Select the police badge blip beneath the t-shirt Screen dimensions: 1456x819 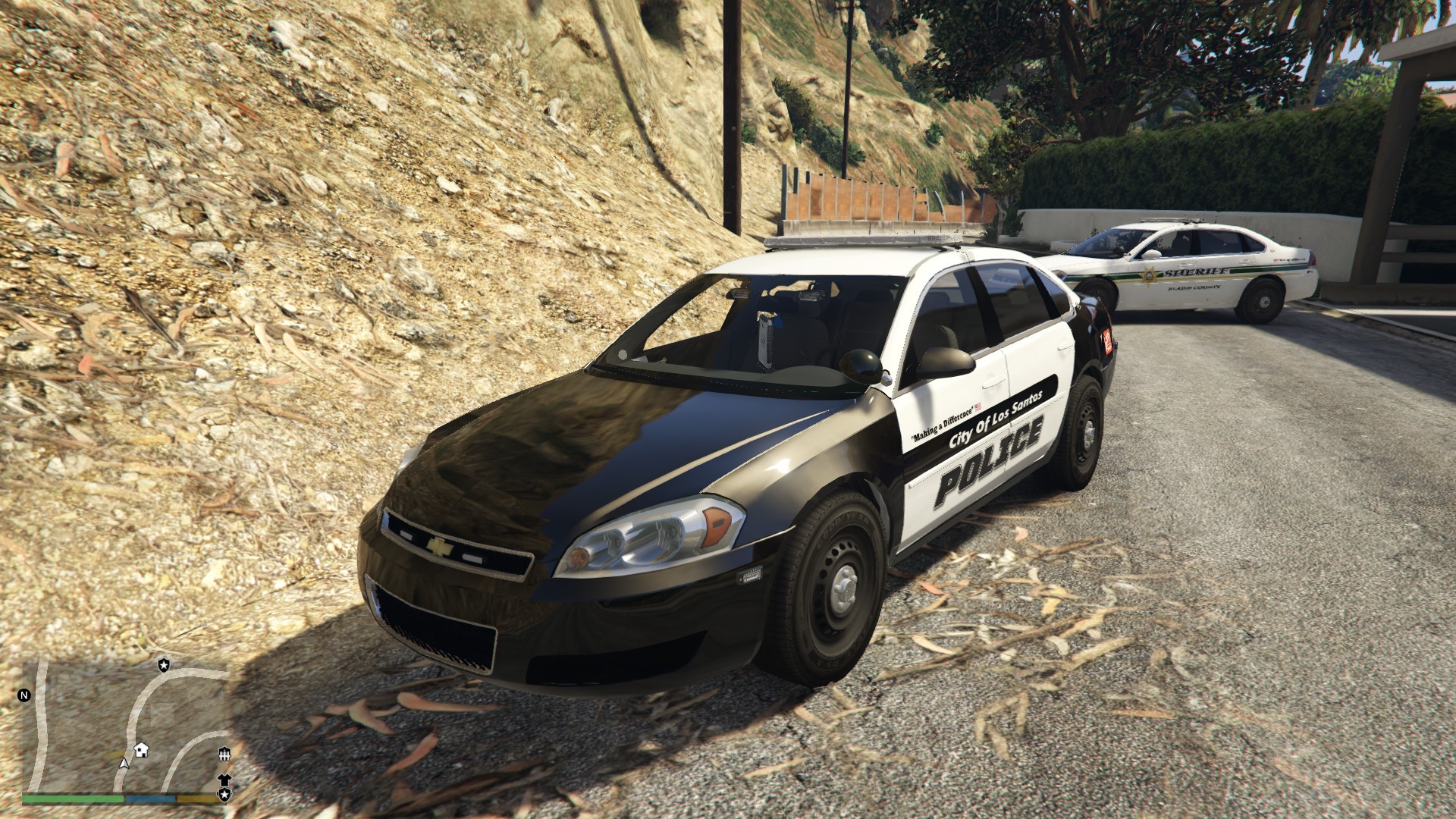(x=224, y=794)
